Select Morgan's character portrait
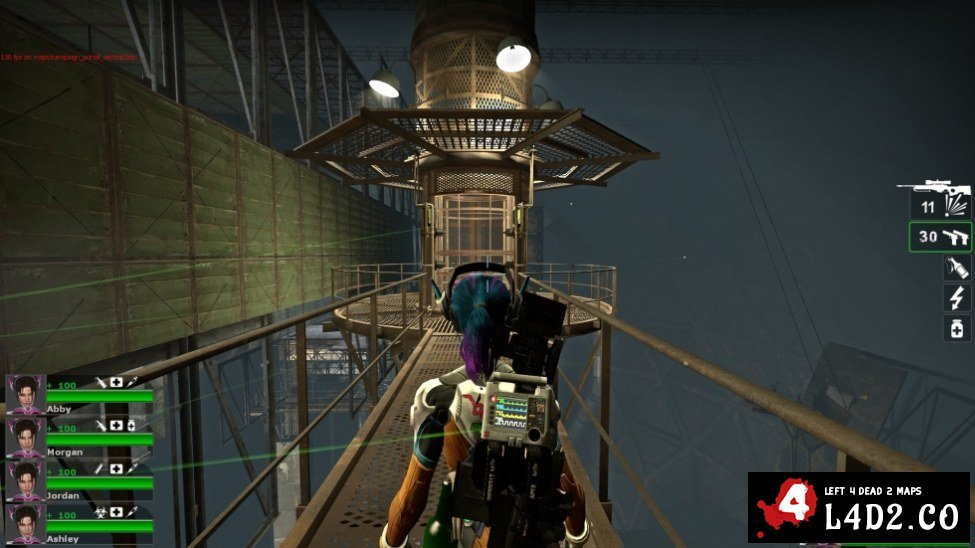 coord(25,437)
